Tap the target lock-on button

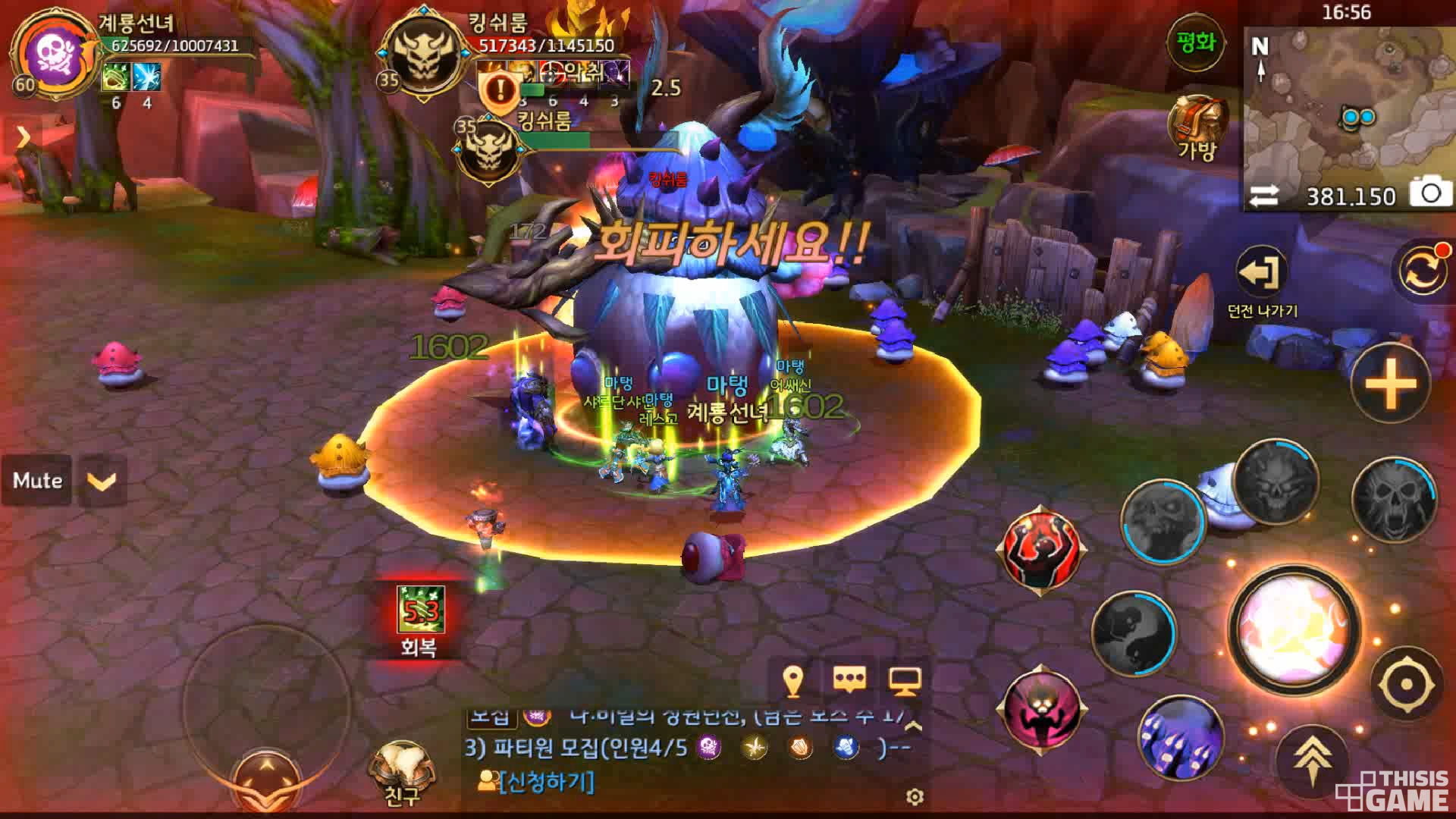[x=1405, y=685]
